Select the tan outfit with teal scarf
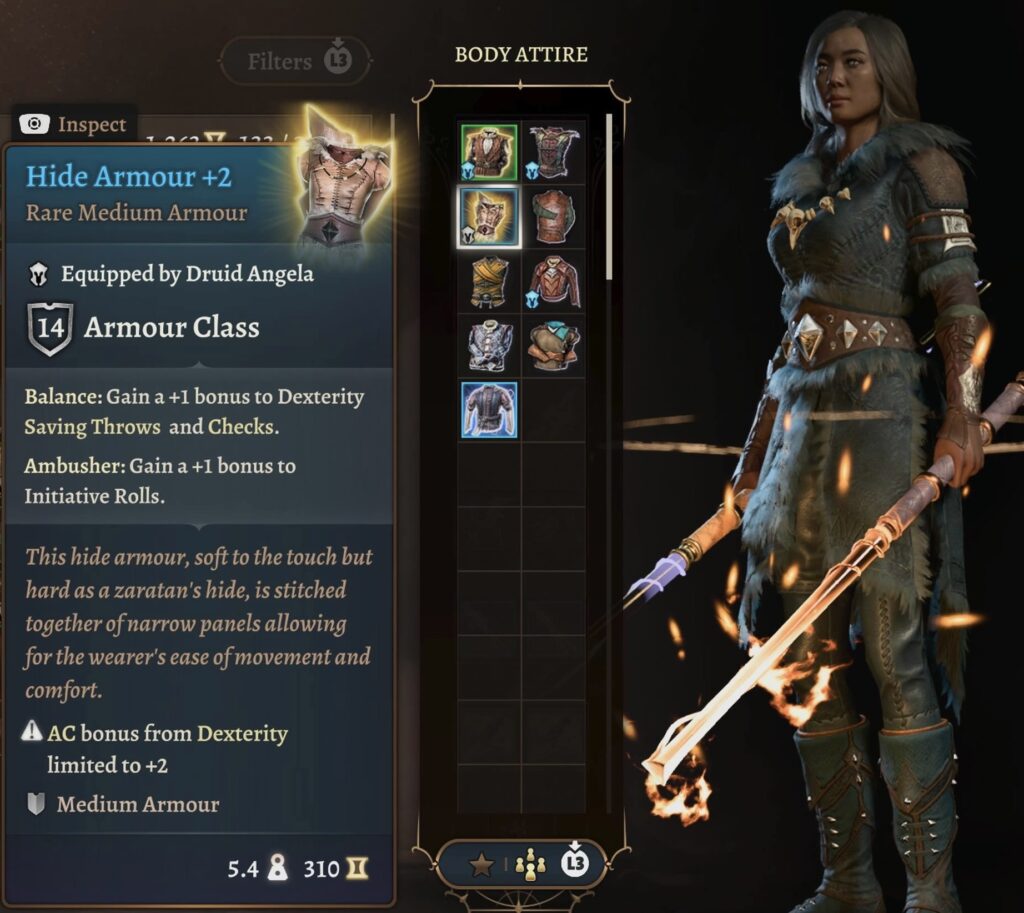This screenshot has width=1024, height=913. (553, 345)
